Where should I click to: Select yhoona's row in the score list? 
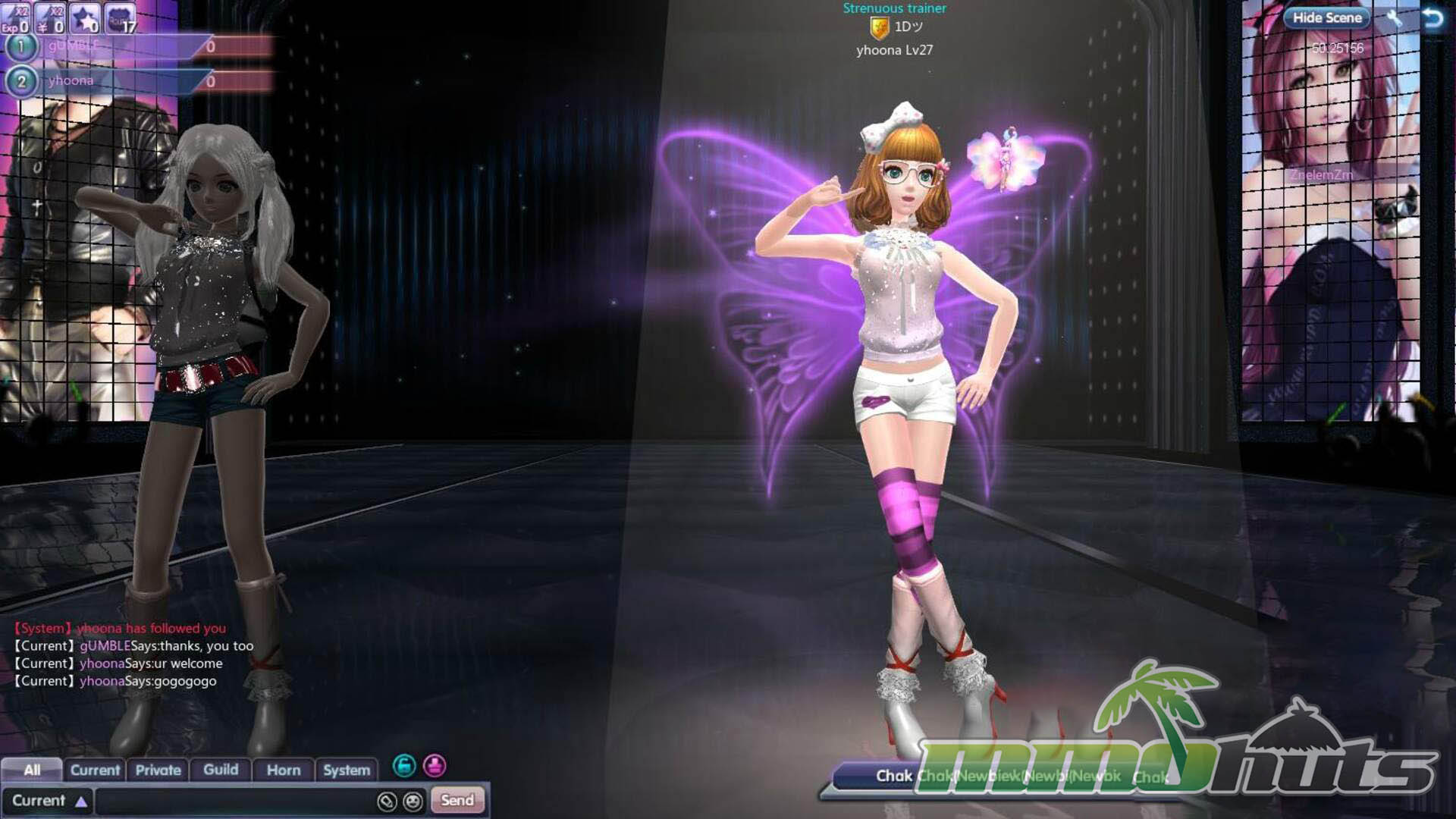coord(114,80)
